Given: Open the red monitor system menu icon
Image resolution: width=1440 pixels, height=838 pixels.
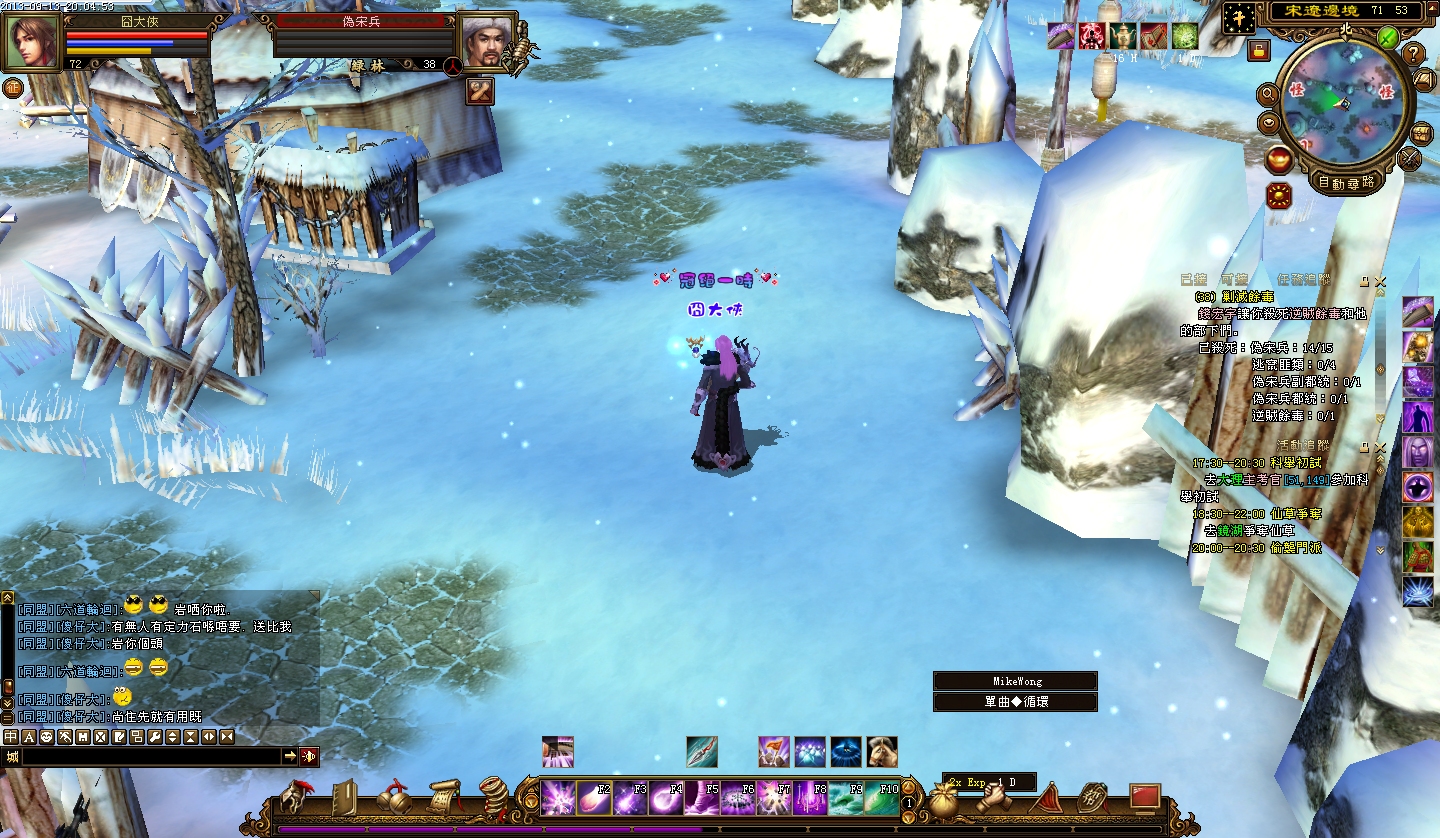Looking at the screenshot, I should [x=1145, y=797].
